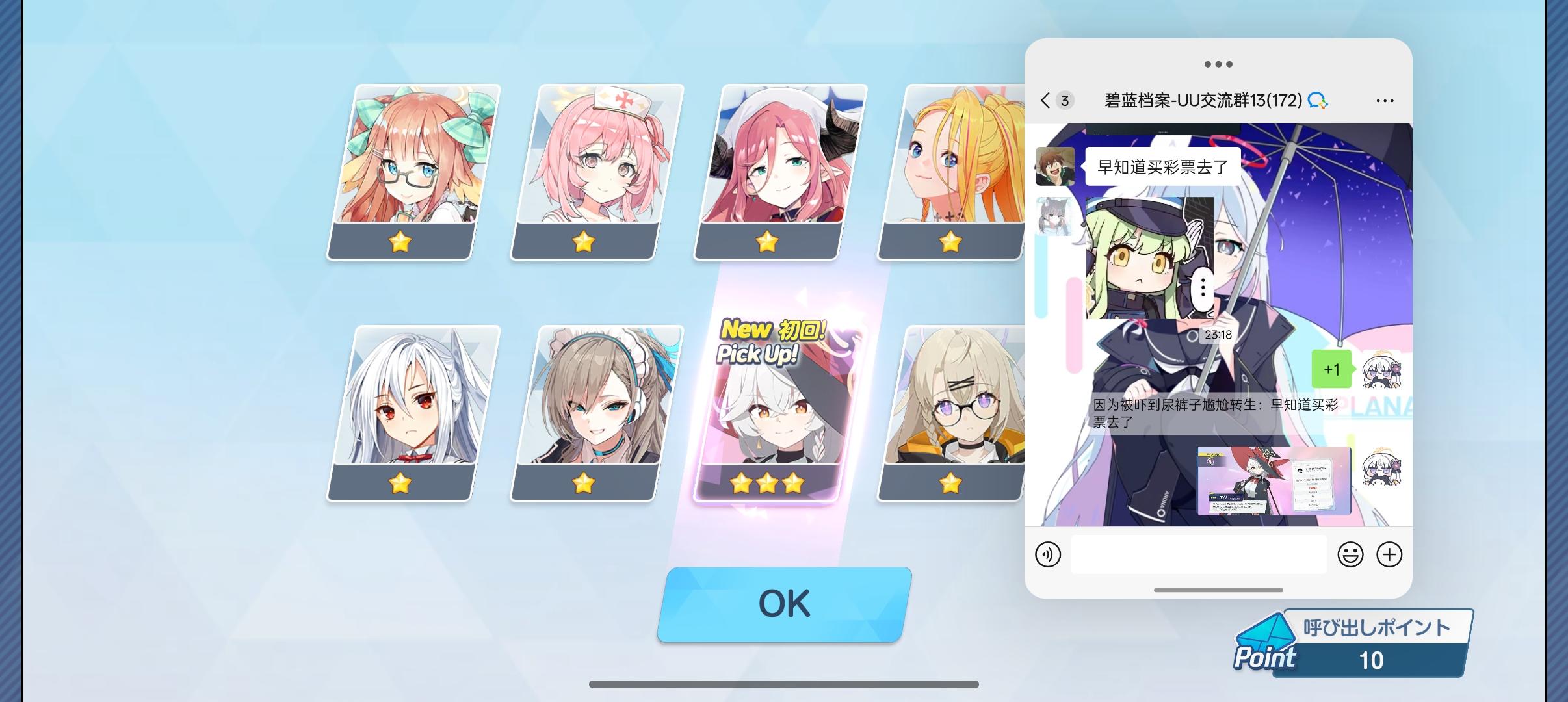Screen dimensions: 1568x702
Task: Tap the three dots atop the floating chat window
Action: click(x=1219, y=64)
